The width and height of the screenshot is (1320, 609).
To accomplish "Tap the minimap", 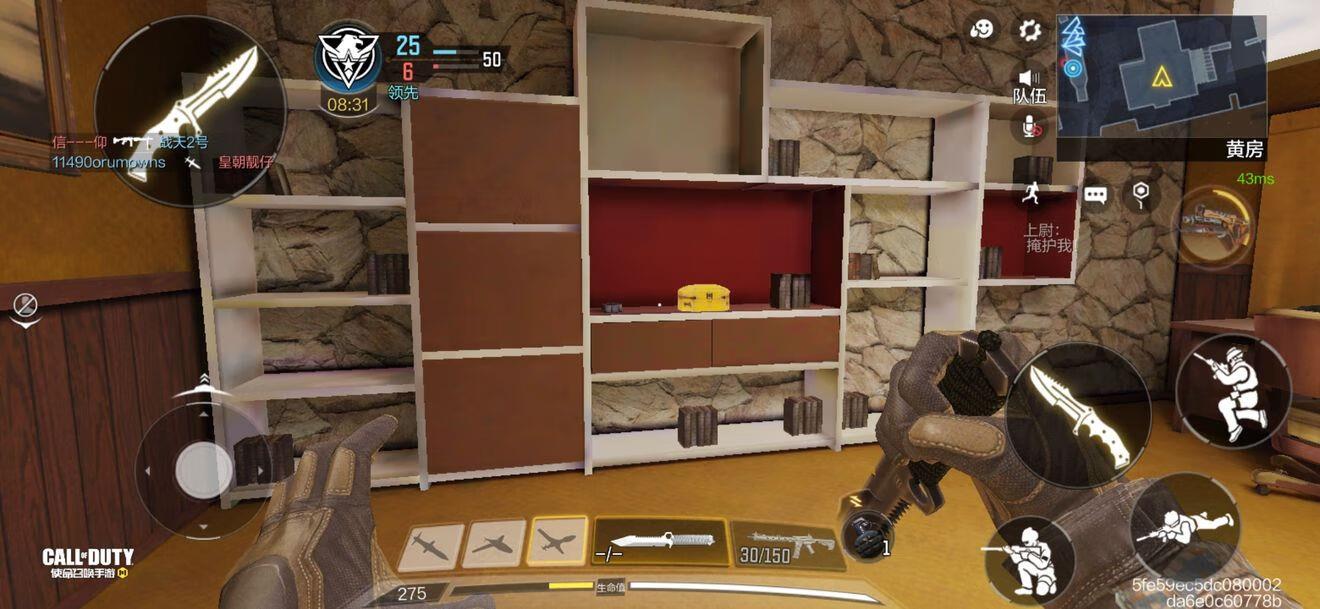I will pos(1162,75).
